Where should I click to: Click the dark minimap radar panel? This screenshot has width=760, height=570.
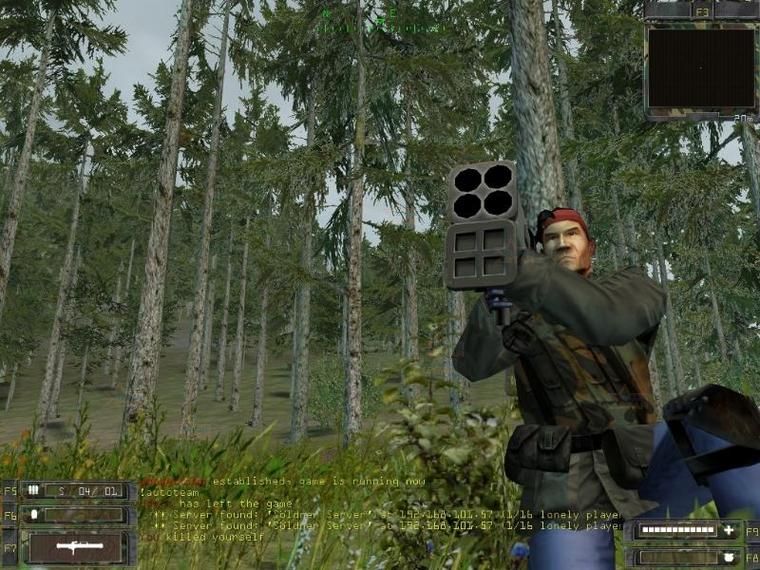(x=701, y=67)
